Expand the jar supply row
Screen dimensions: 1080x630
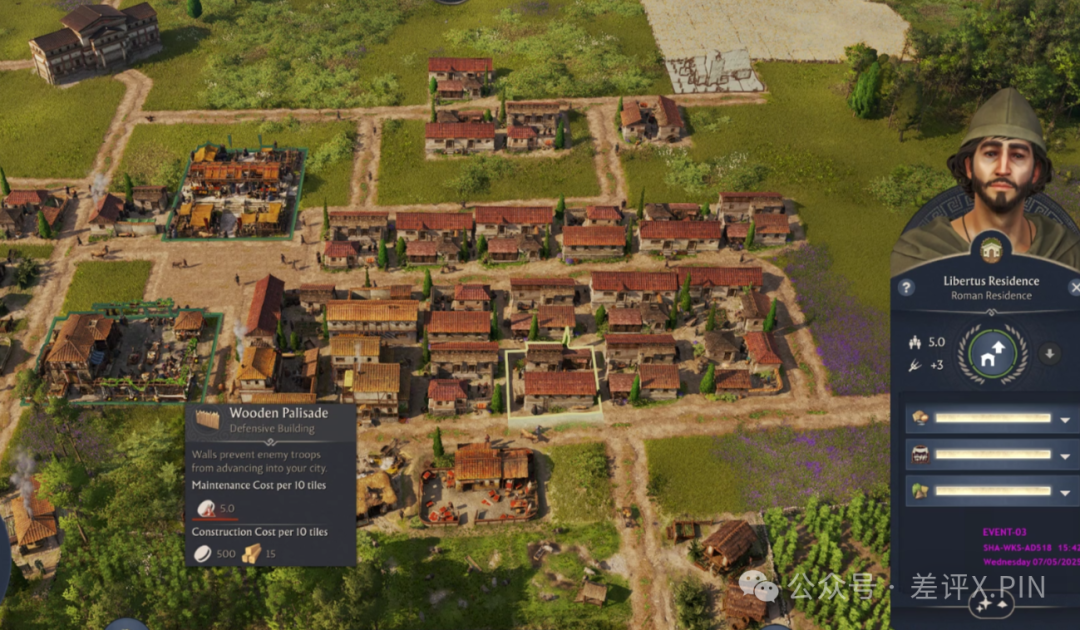(x=1064, y=455)
